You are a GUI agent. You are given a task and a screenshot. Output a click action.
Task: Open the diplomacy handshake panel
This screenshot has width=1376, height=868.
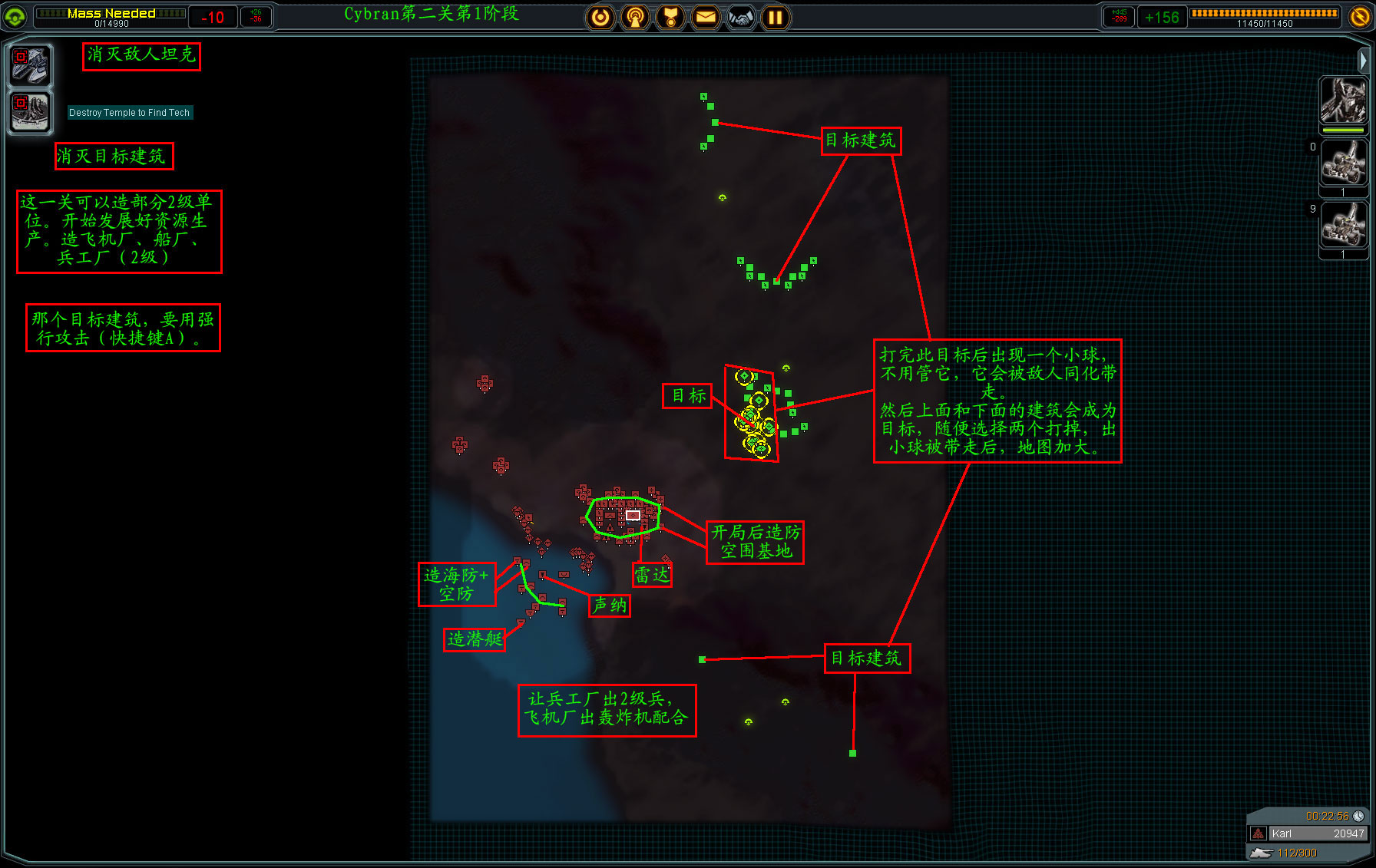point(741,17)
